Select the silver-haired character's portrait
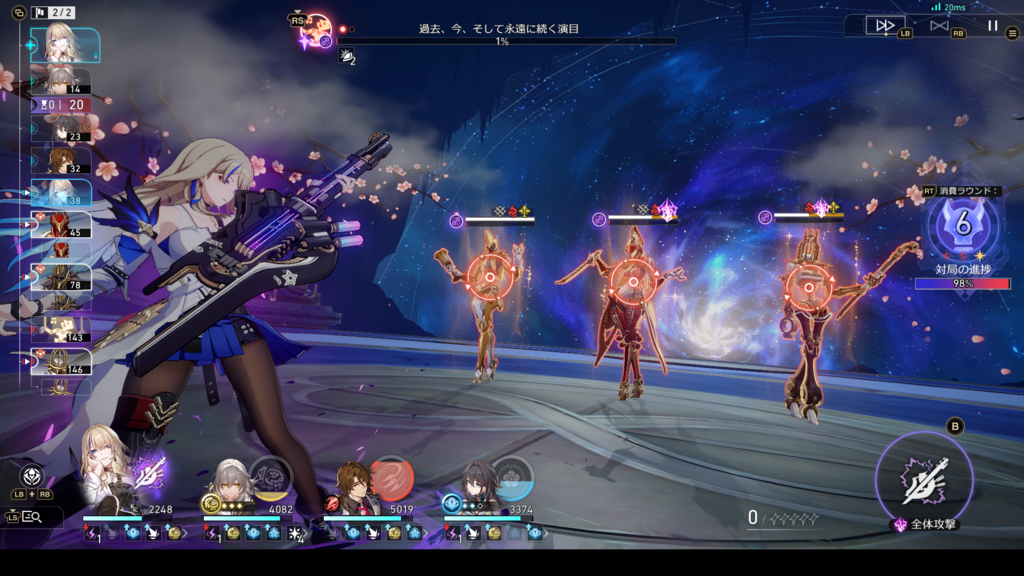The height and width of the screenshot is (576, 1024). click(228, 484)
